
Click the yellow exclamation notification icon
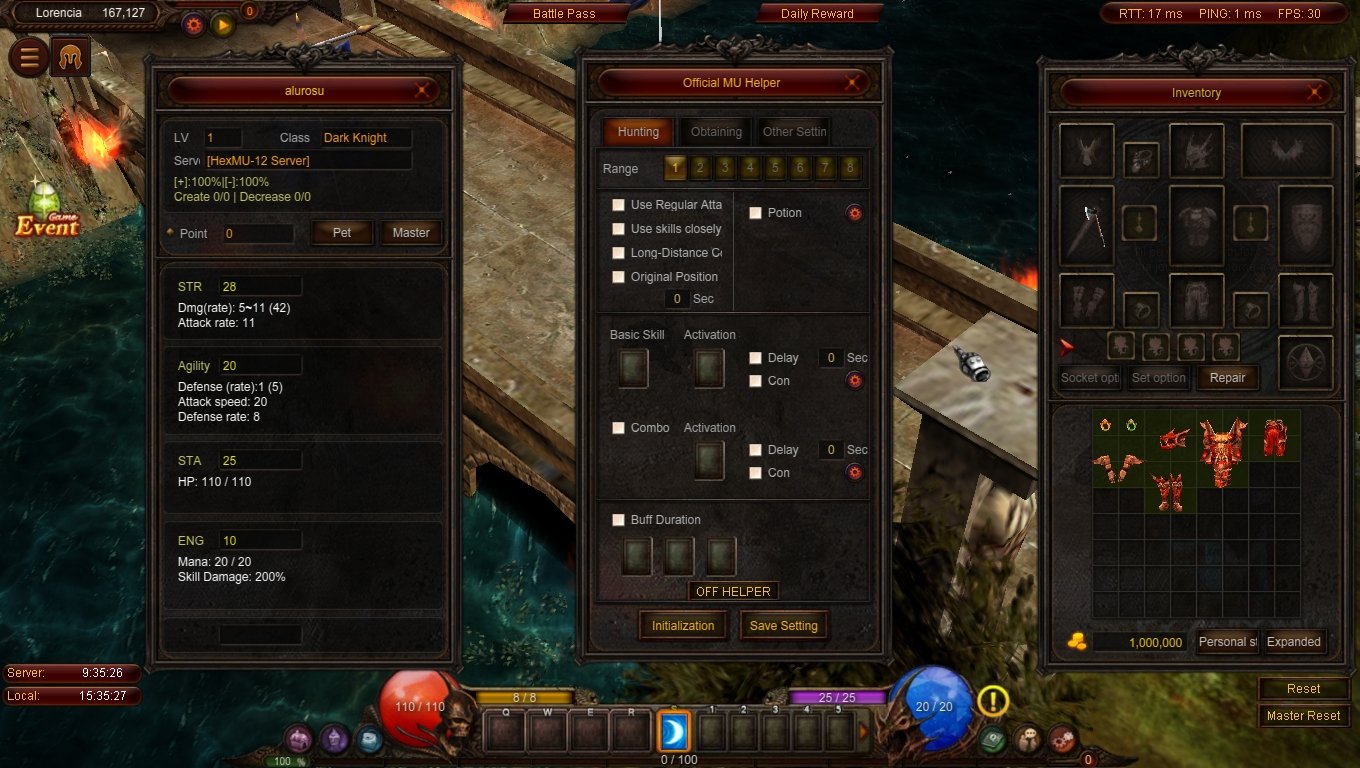(x=992, y=701)
